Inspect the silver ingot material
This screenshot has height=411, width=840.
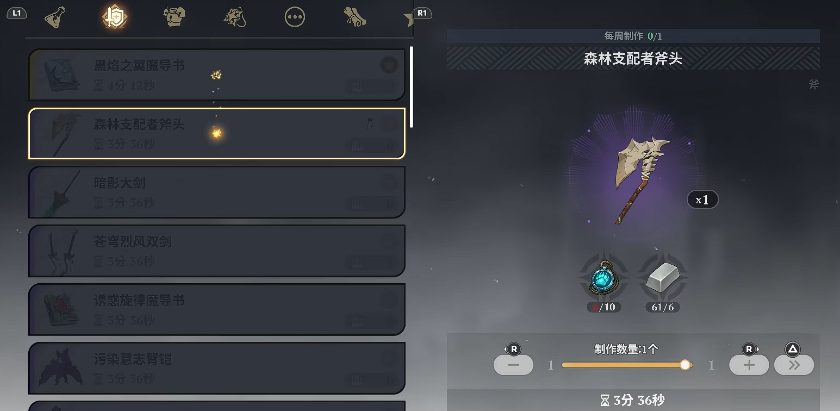coord(661,277)
